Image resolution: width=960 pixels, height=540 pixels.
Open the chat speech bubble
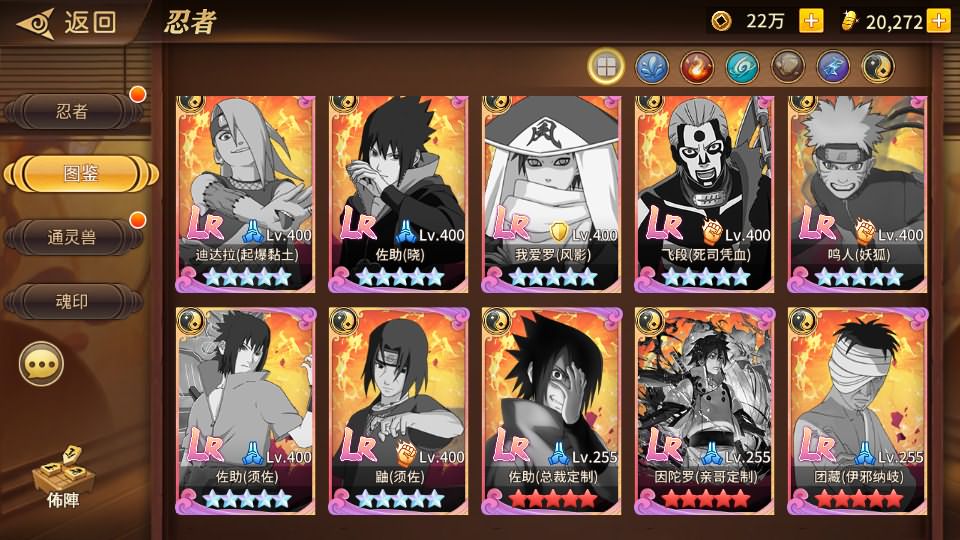41,366
